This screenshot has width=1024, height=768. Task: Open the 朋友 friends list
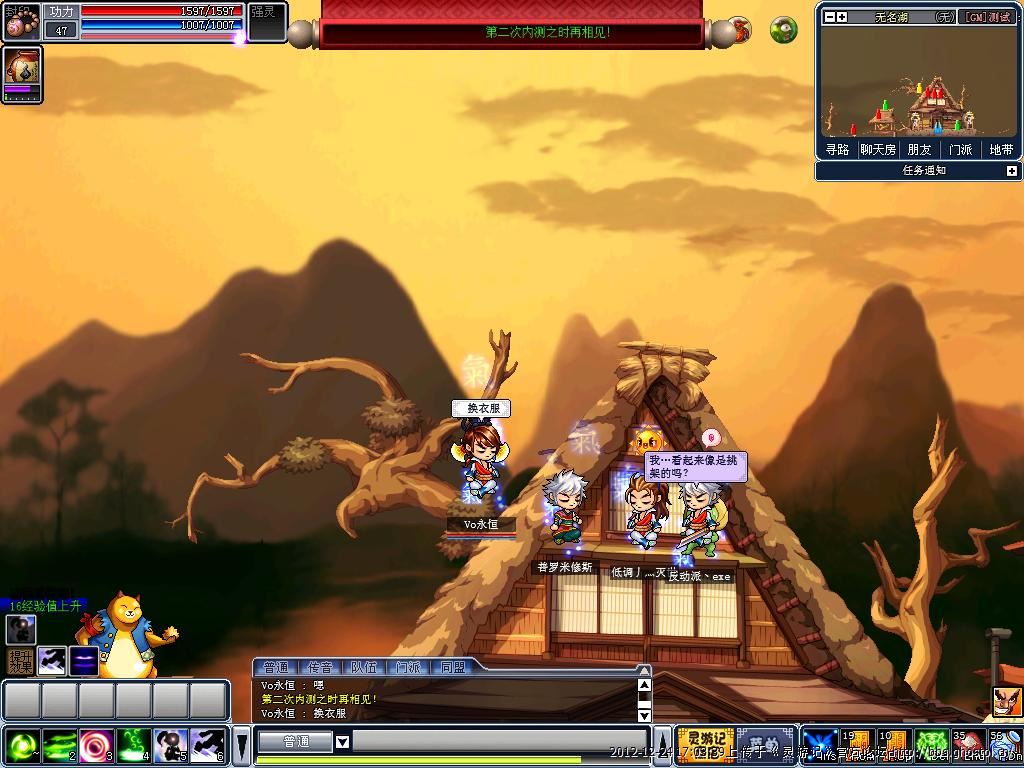pyautogui.click(x=918, y=150)
